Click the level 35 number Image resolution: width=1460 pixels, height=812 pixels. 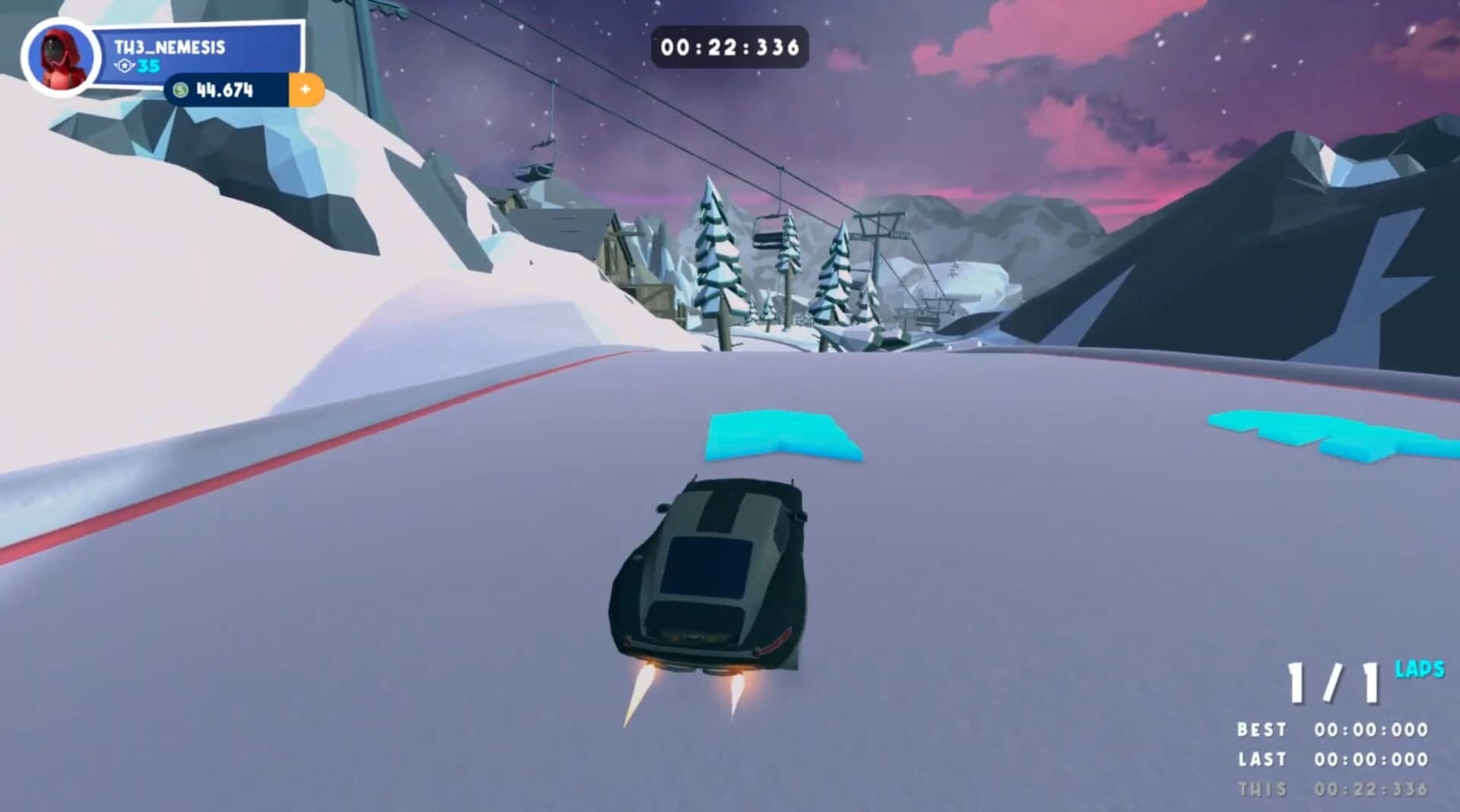149,67
